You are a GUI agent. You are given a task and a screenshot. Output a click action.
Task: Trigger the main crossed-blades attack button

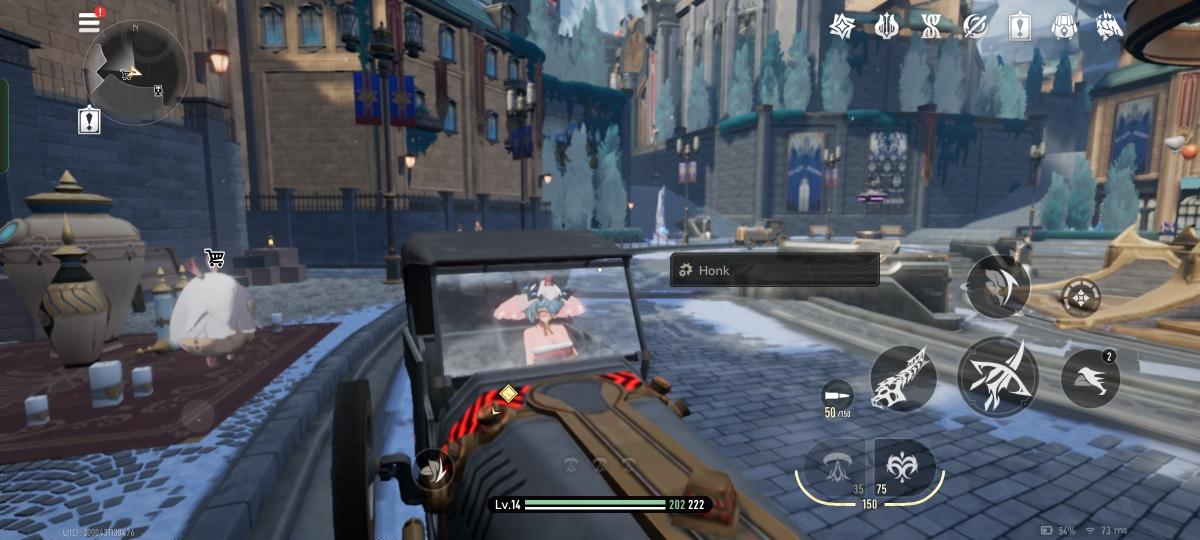click(x=998, y=375)
